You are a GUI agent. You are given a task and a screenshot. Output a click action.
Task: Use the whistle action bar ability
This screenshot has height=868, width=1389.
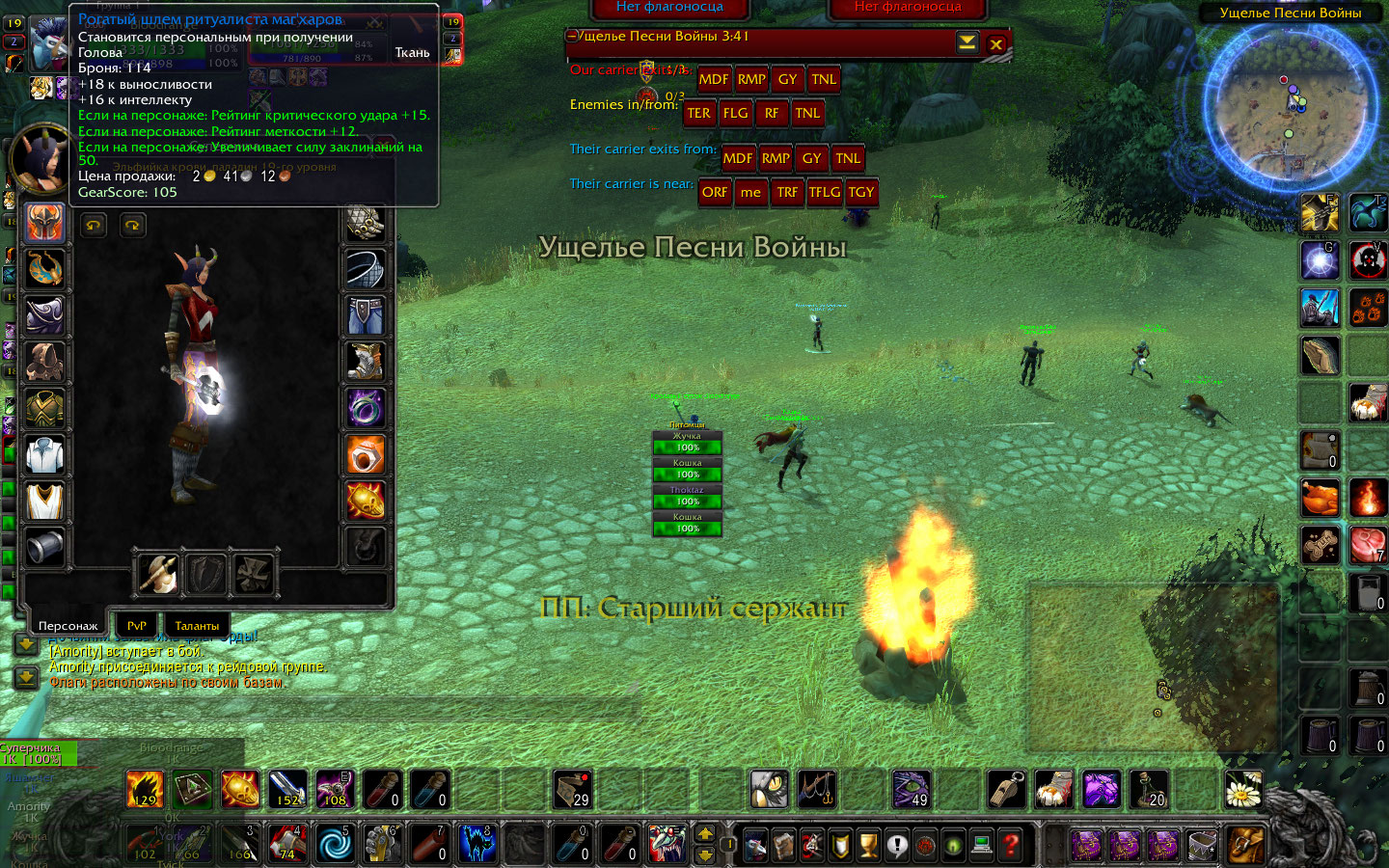[x=1006, y=790]
